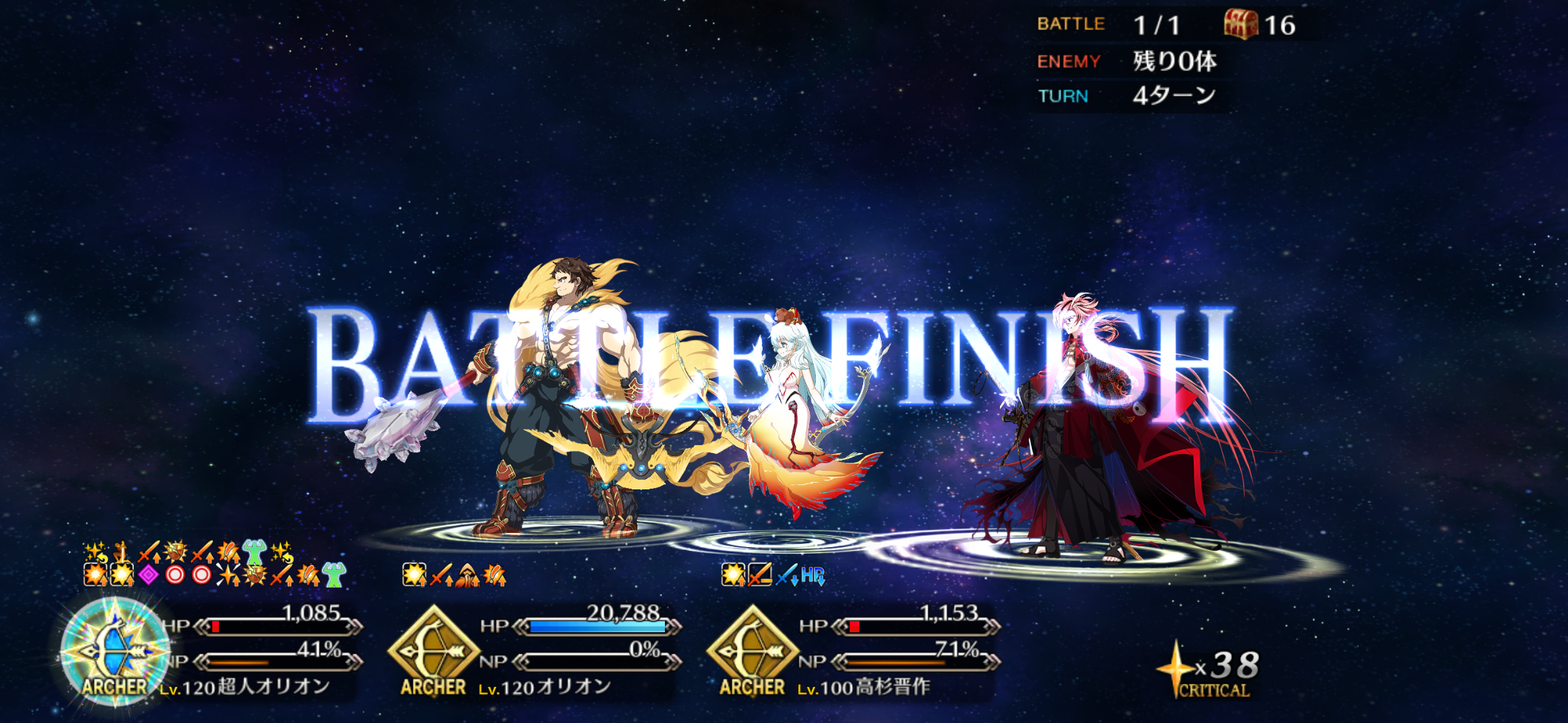Open the Lv.120 オリオン Archer class icon
1568x723 pixels.
click(433, 649)
